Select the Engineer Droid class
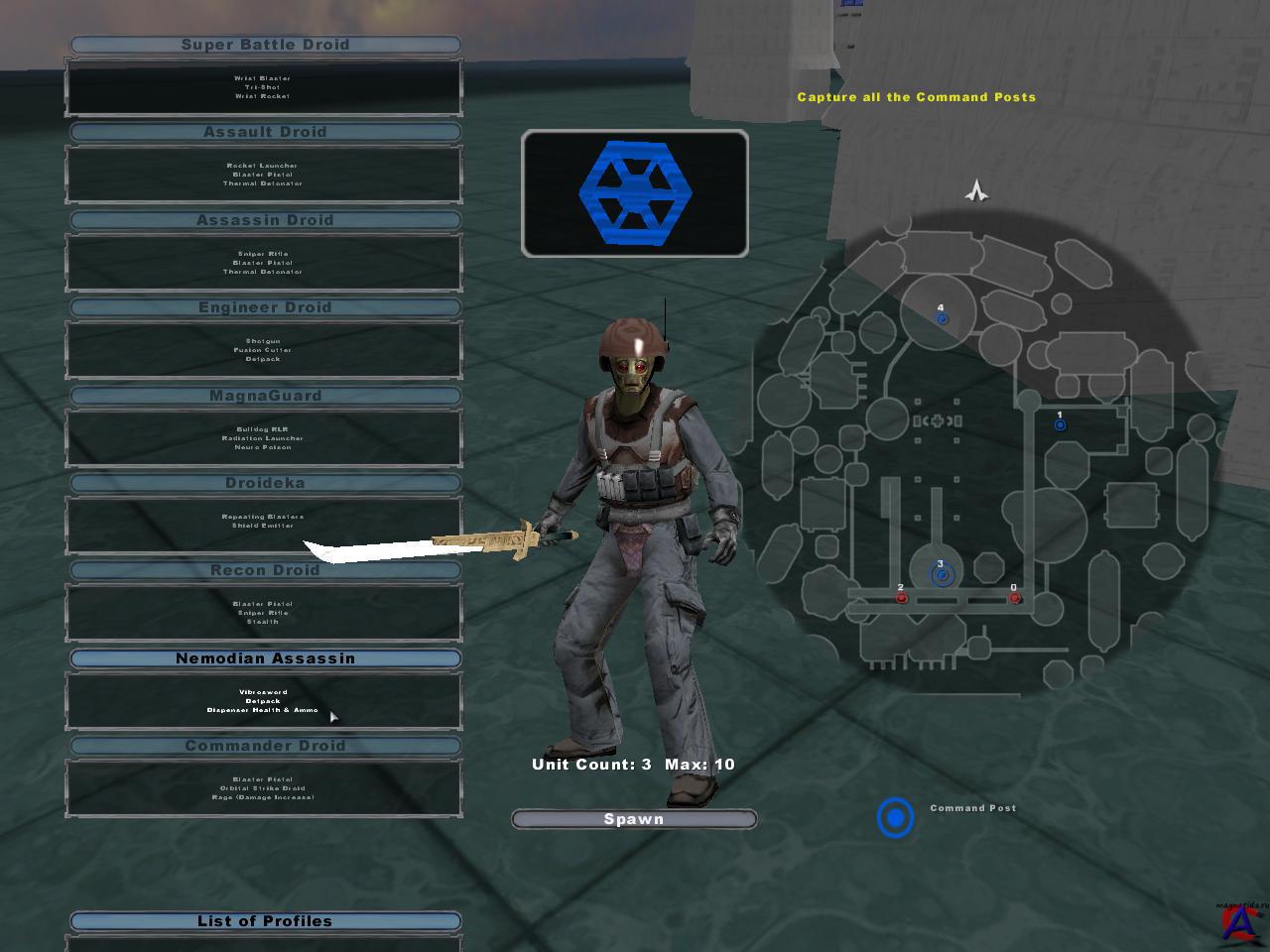Viewport: 1270px width, 952px height. (x=265, y=307)
